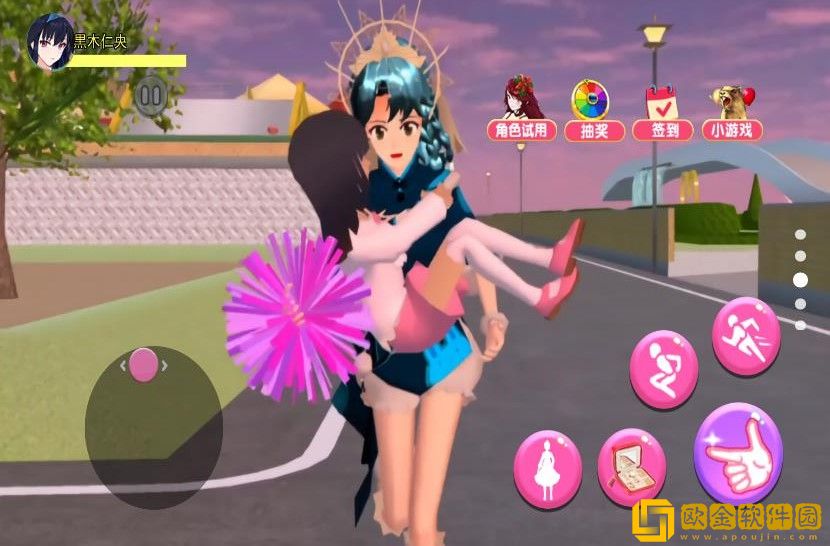The image size is (830, 546).
Task: Pause the game with the pause button
Action: pyautogui.click(x=151, y=96)
